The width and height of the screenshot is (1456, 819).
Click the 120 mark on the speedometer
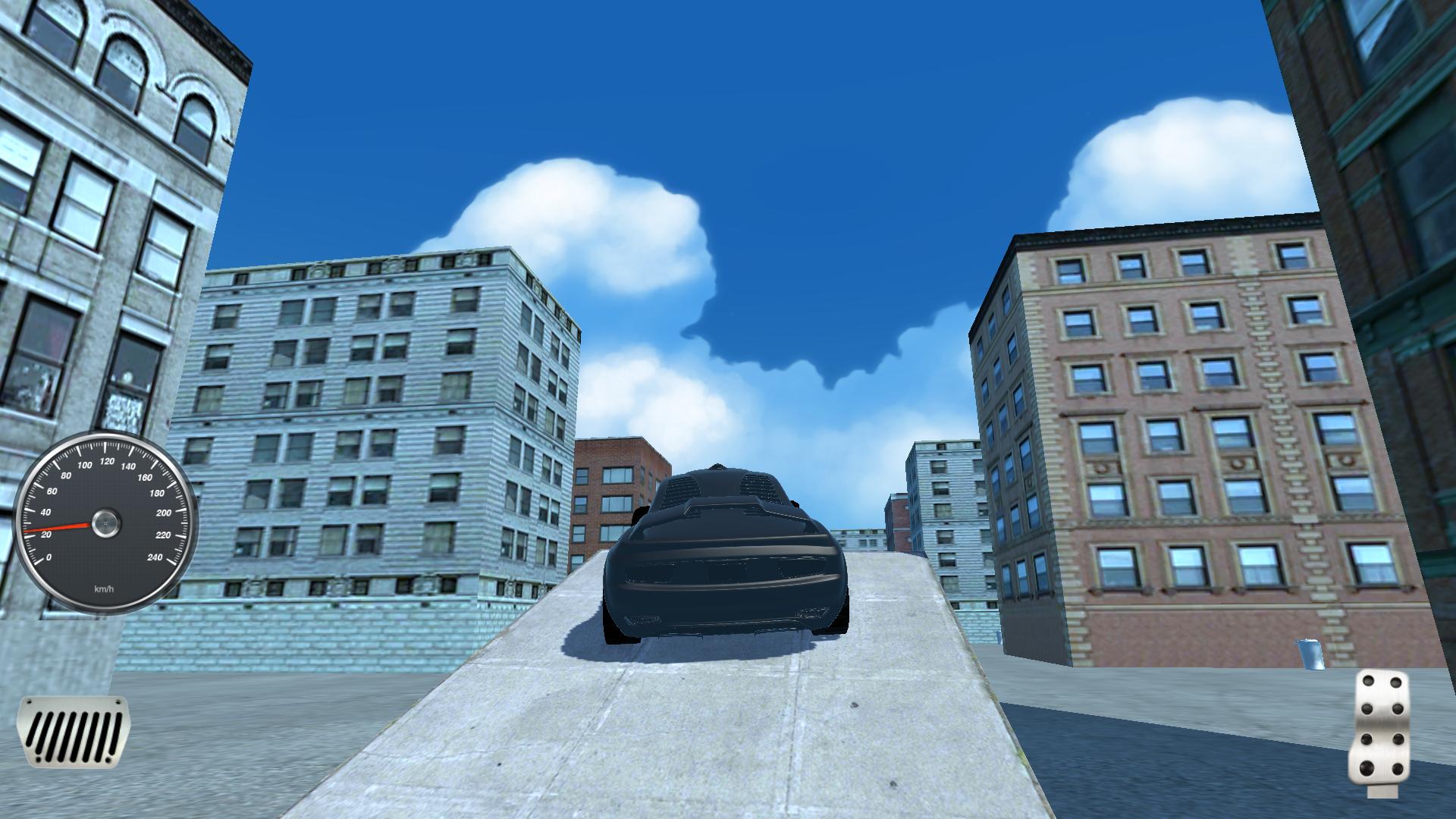[x=106, y=460]
